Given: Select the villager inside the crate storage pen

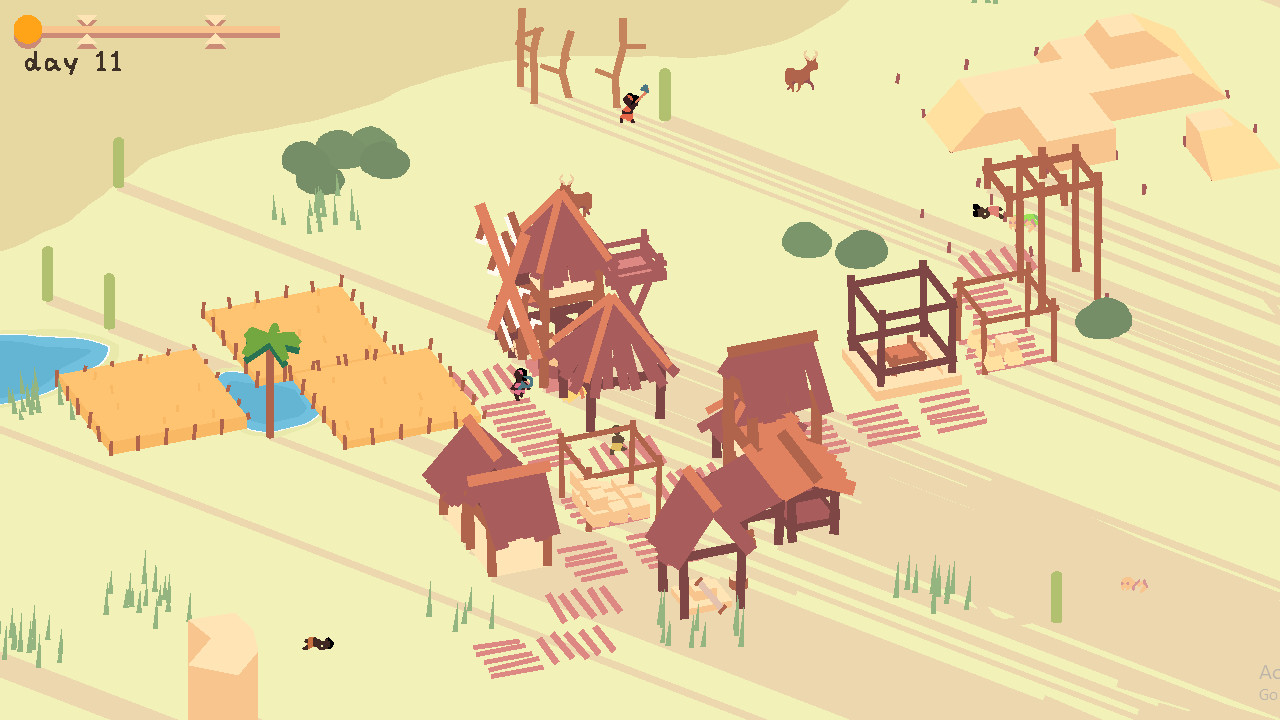Looking at the screenshot, I should coord(617,443).
